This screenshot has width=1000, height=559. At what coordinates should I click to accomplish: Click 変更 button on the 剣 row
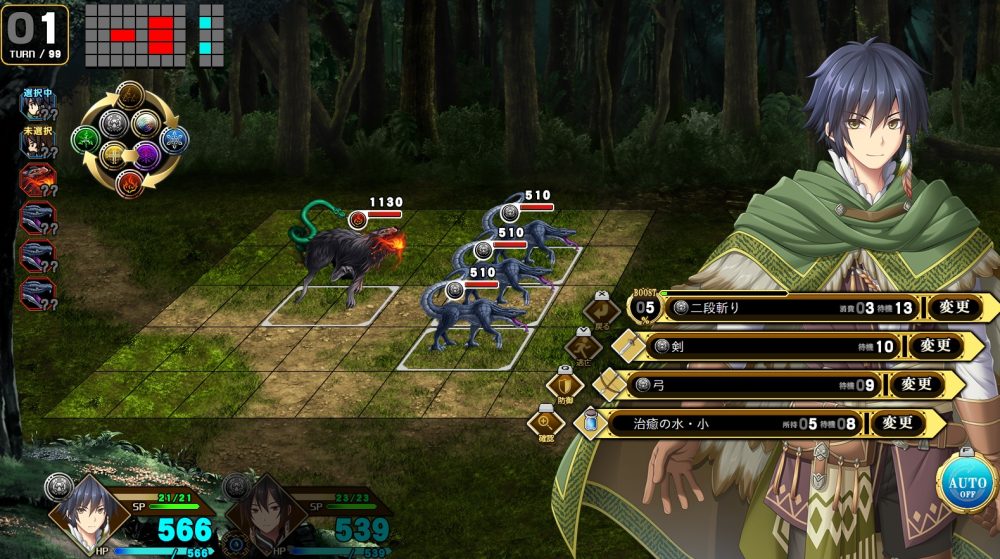point(935,346)
